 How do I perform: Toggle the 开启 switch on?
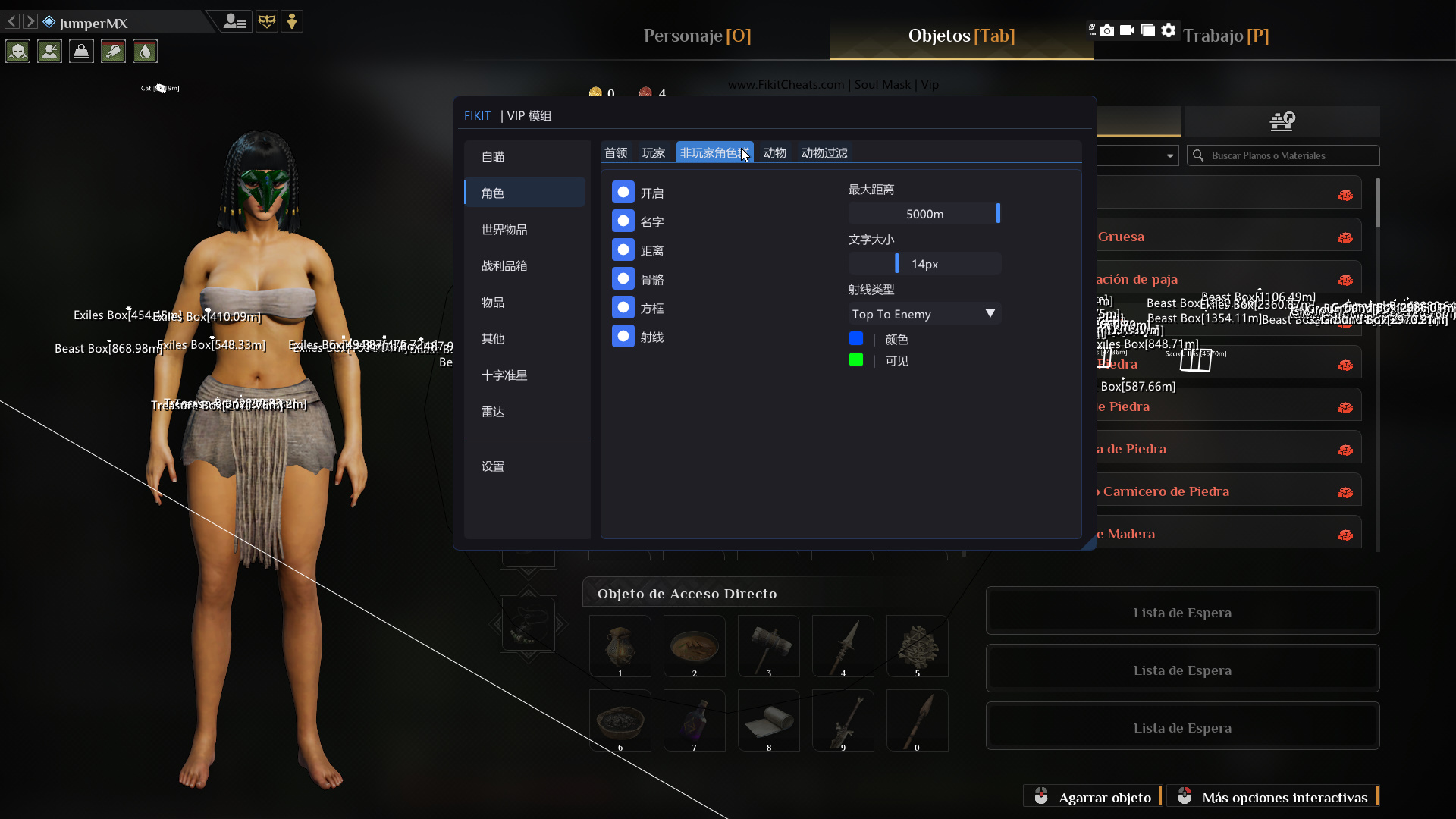(x=623, y=192)
